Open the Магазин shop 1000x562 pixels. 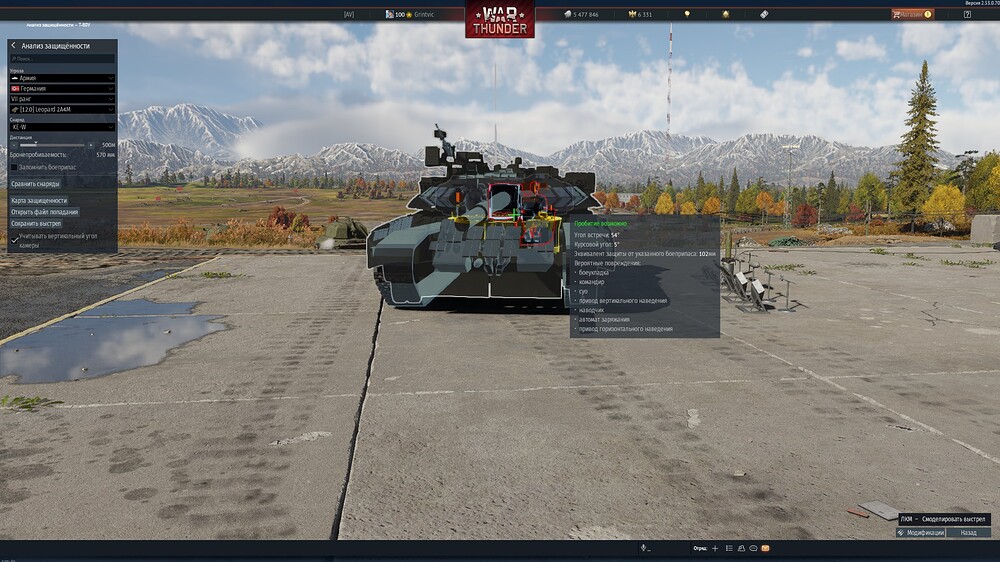911,14
